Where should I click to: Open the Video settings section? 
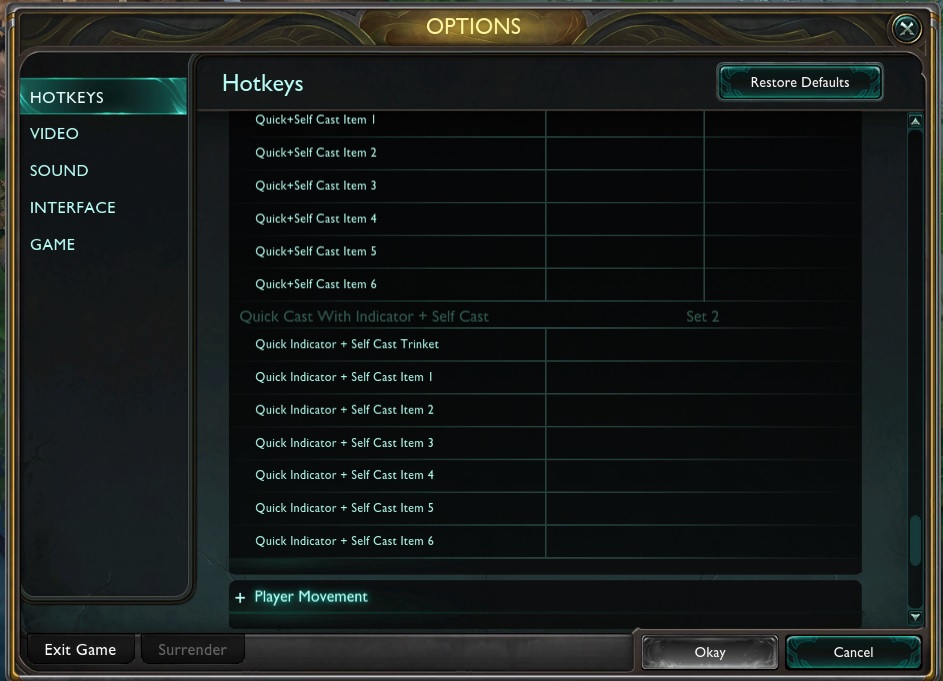tap(54, 134)
